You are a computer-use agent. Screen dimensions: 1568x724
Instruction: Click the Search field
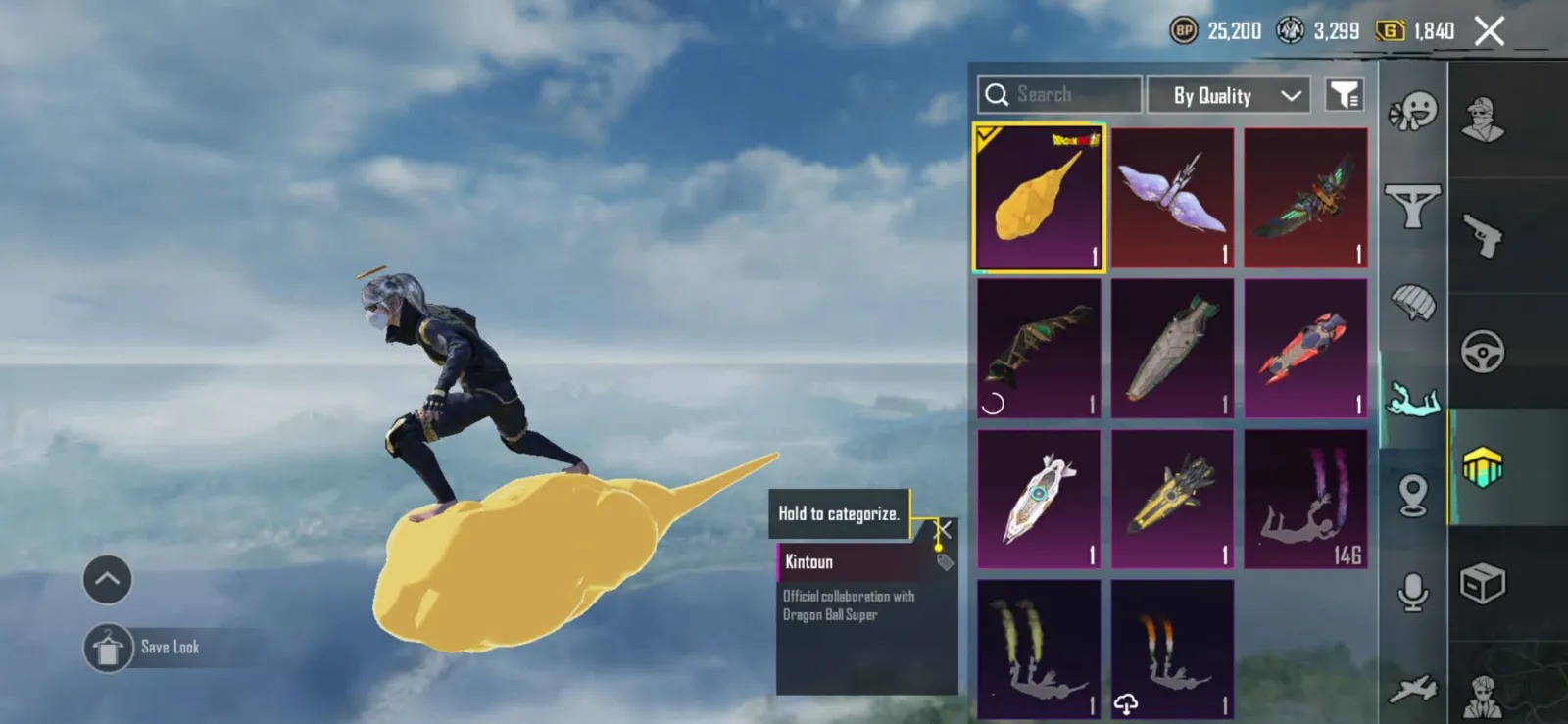(1060, 95)
